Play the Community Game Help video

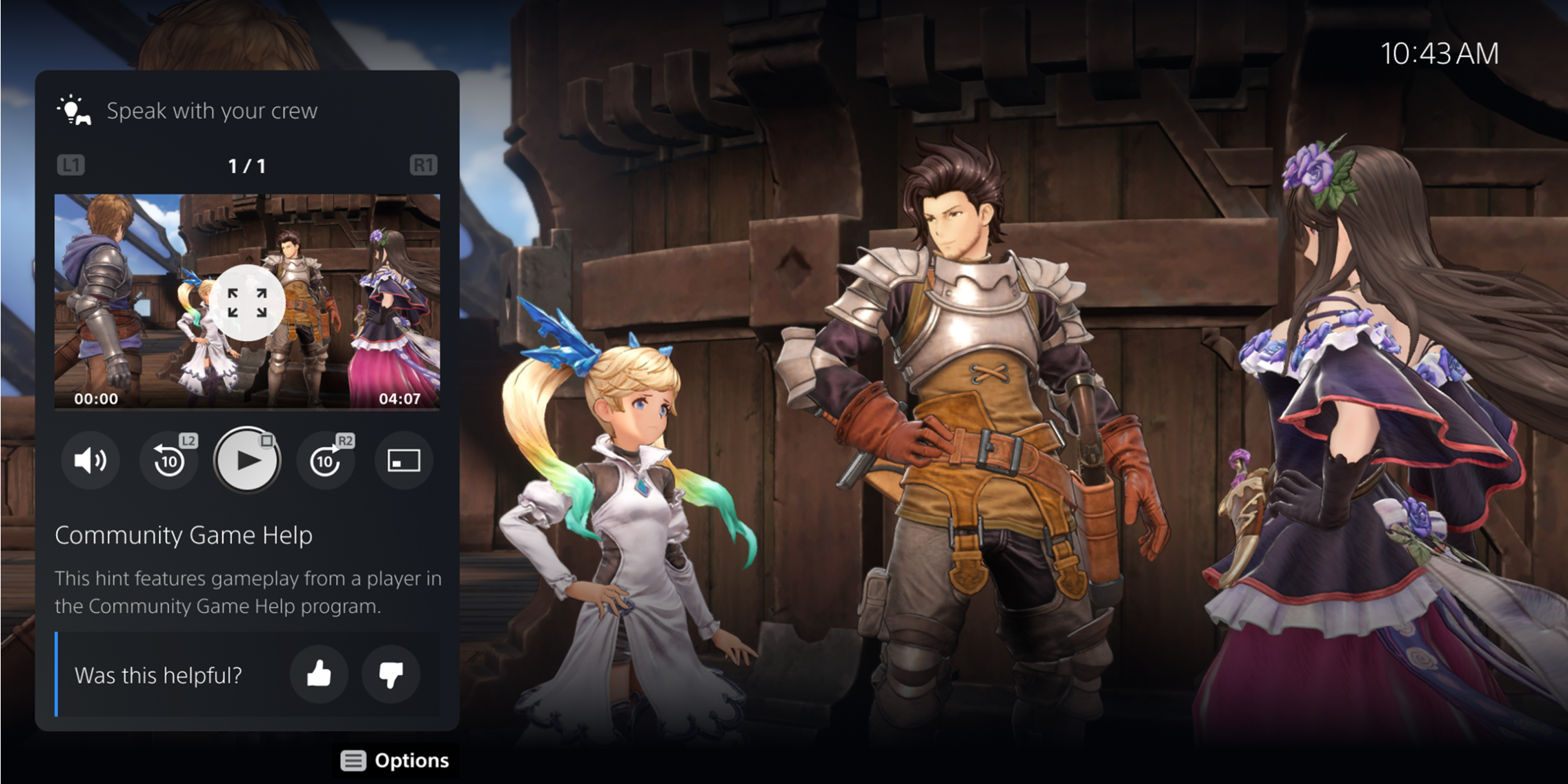(x=246, y=461)
